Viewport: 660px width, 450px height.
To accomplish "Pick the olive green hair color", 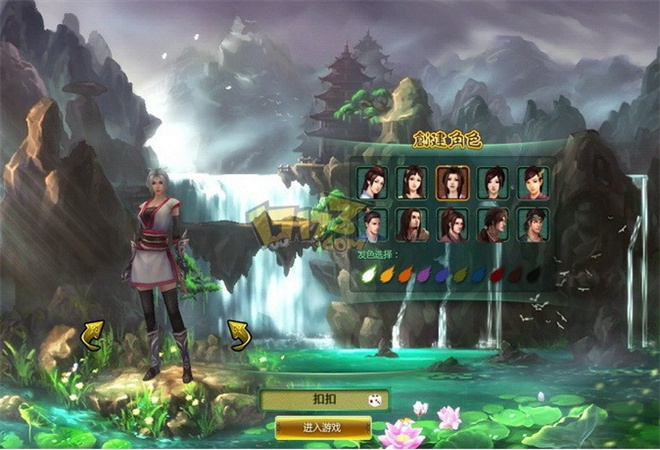I will click(x=461, y=273).
